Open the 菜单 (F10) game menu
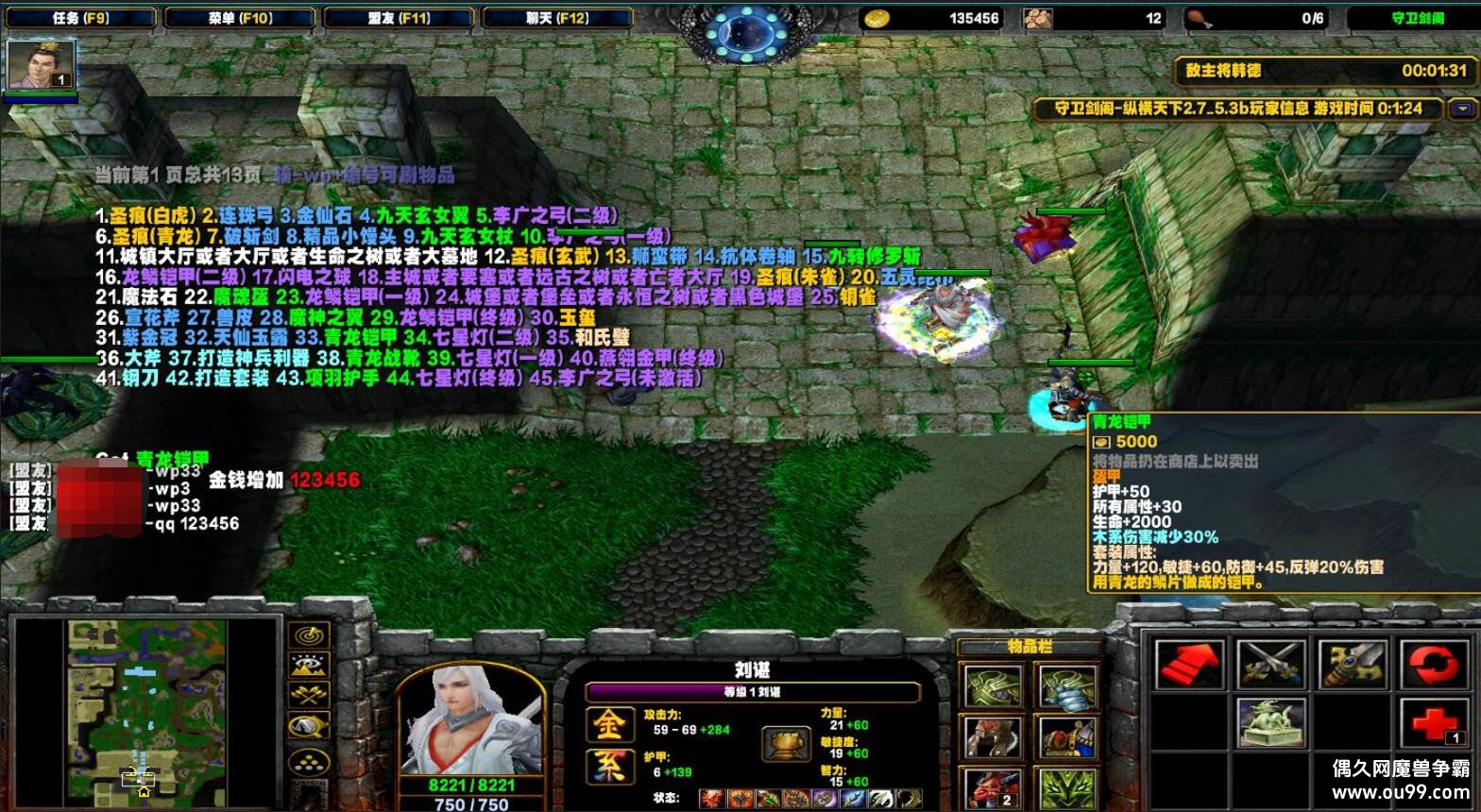Viewport: 1481px width, 812px height. 239,18
